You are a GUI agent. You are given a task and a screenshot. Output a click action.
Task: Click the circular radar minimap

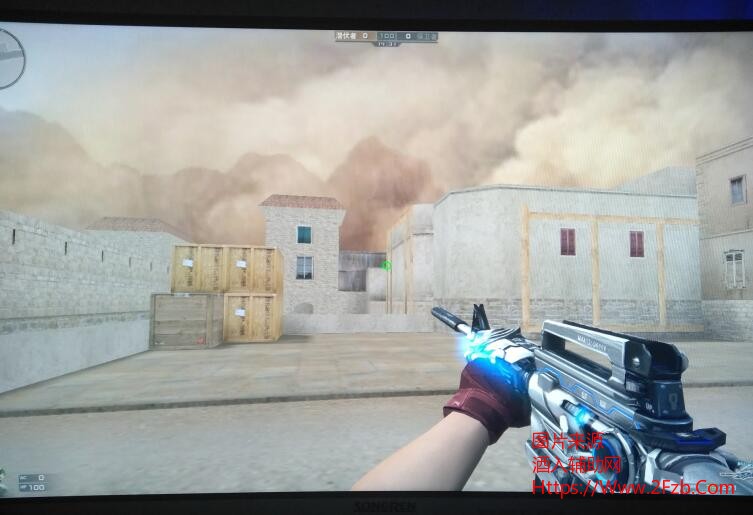(x=9, y=59)
